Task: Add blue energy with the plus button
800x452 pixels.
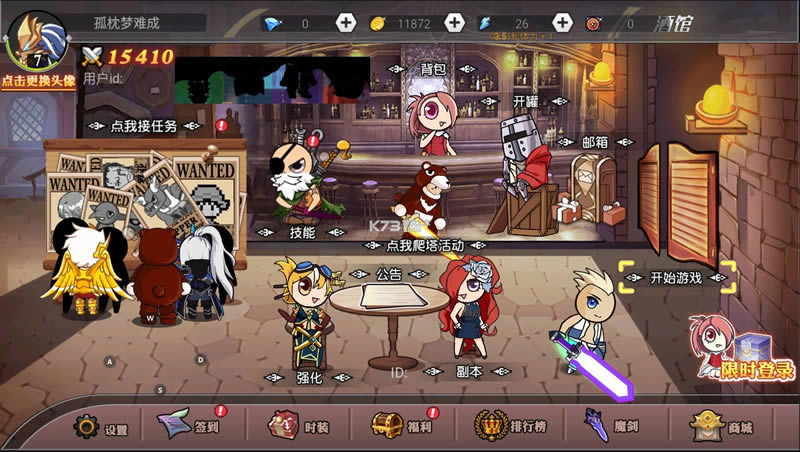Action: click(562, 23)
